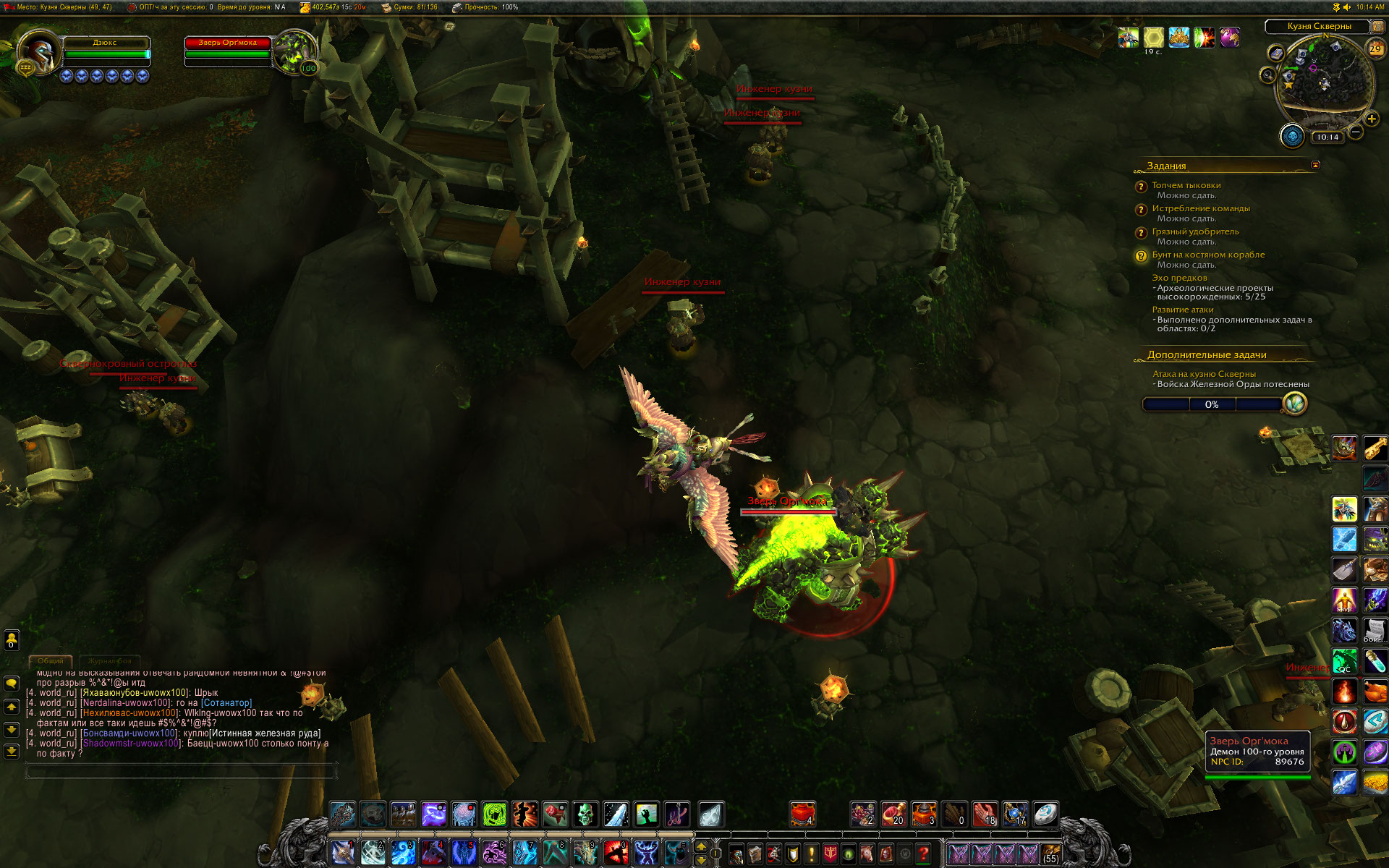
Task: Toggle the minimap tracking magnifier button
Action: (1267, 75)
